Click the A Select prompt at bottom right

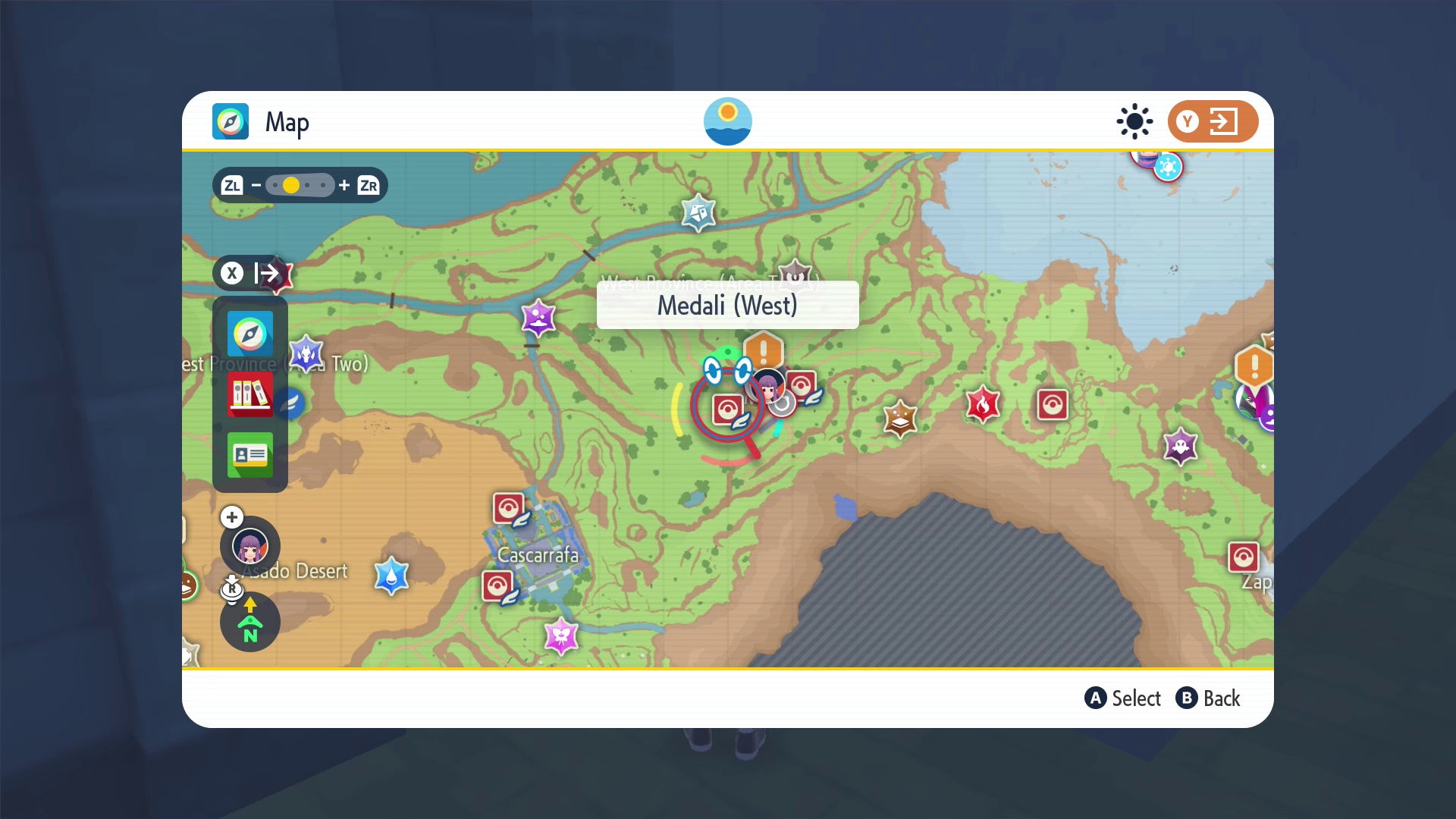click(1123, 698)
